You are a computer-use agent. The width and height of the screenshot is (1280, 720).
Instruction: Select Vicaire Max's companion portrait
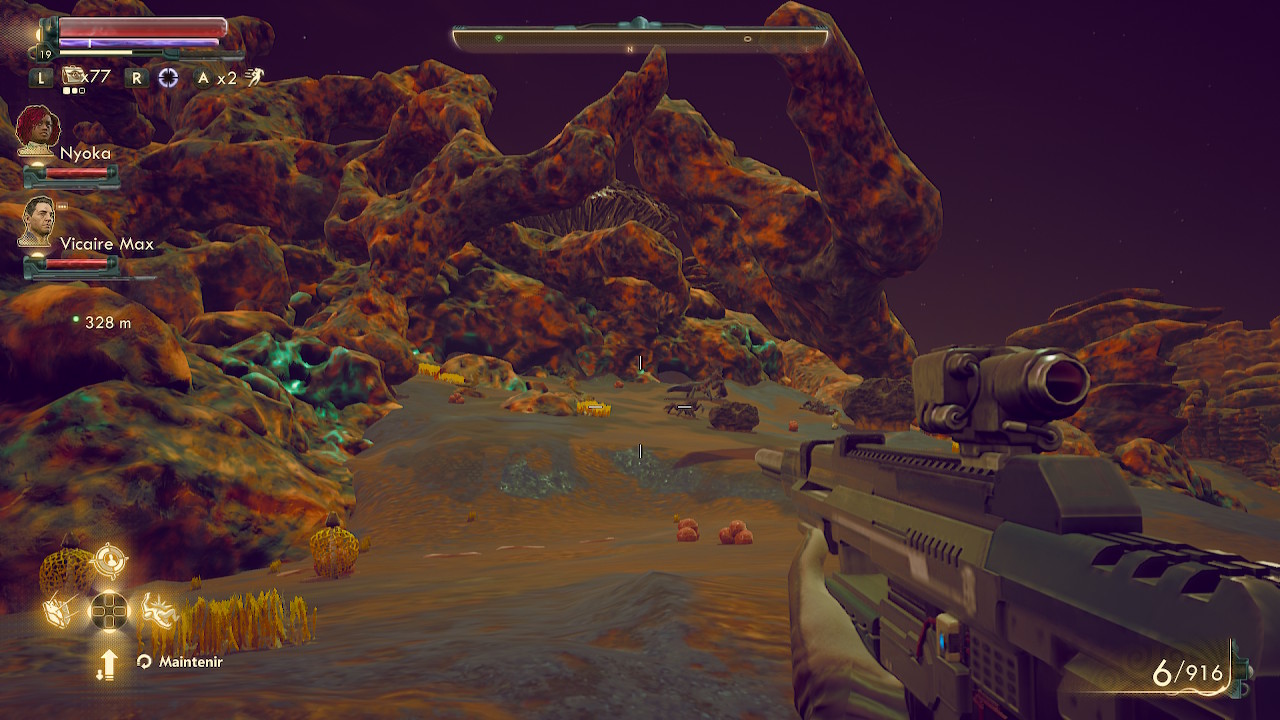[38, 221]
